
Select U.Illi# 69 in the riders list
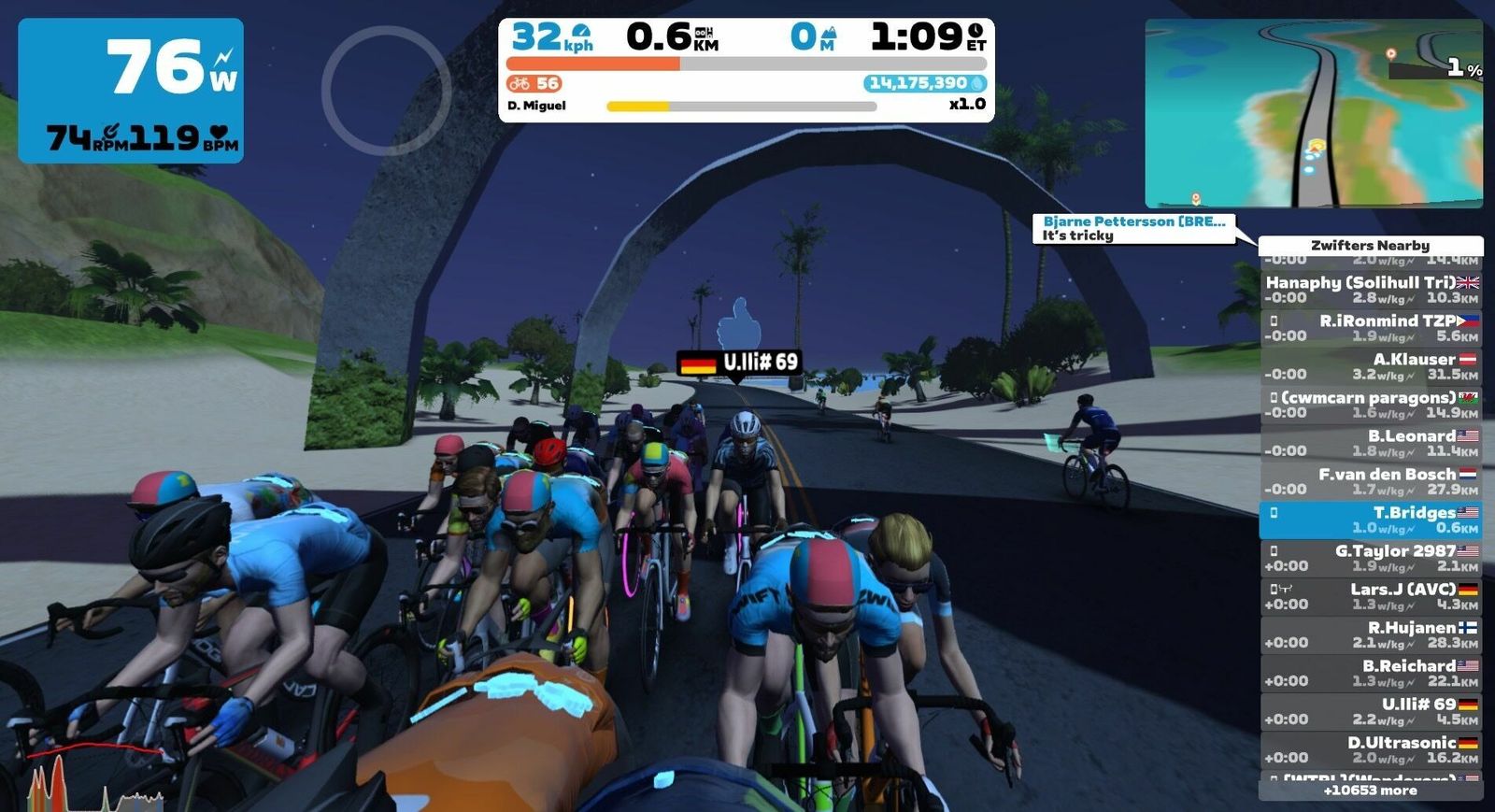tap(1371, 711)
